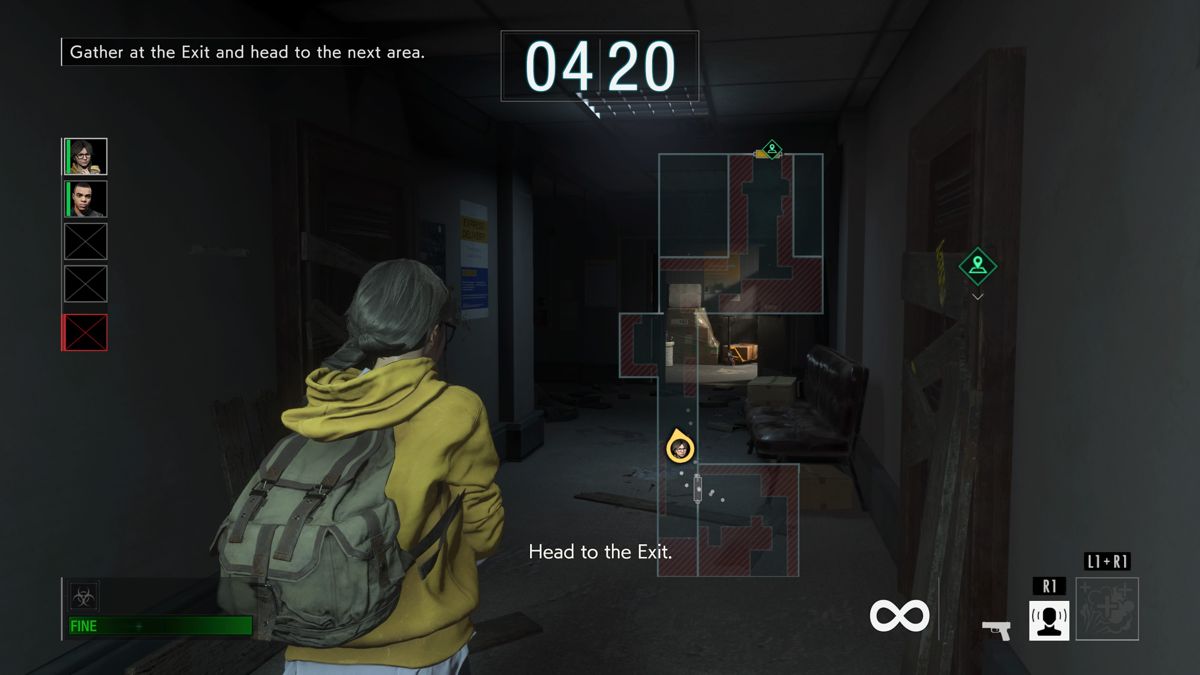
Task: Click the Gather at the Exit objective
Action: coord(247,52)
